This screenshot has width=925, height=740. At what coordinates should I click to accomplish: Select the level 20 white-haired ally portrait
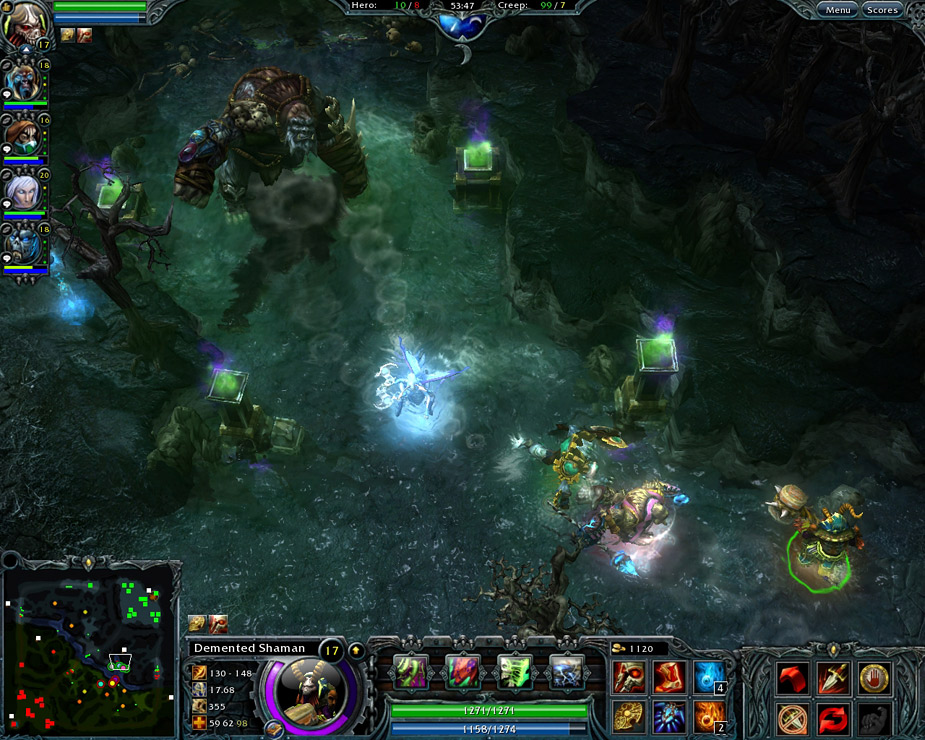[x=22, y=191]
